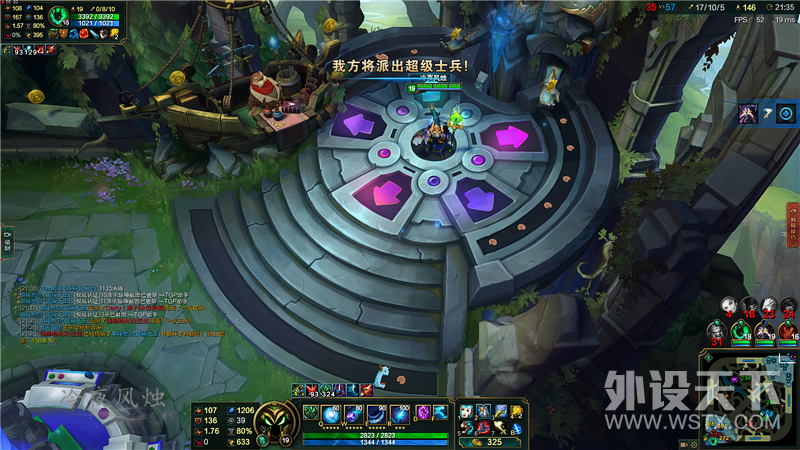Click the blue trinket in slot B
The image size is (800, 450).
tap(517, 428)
